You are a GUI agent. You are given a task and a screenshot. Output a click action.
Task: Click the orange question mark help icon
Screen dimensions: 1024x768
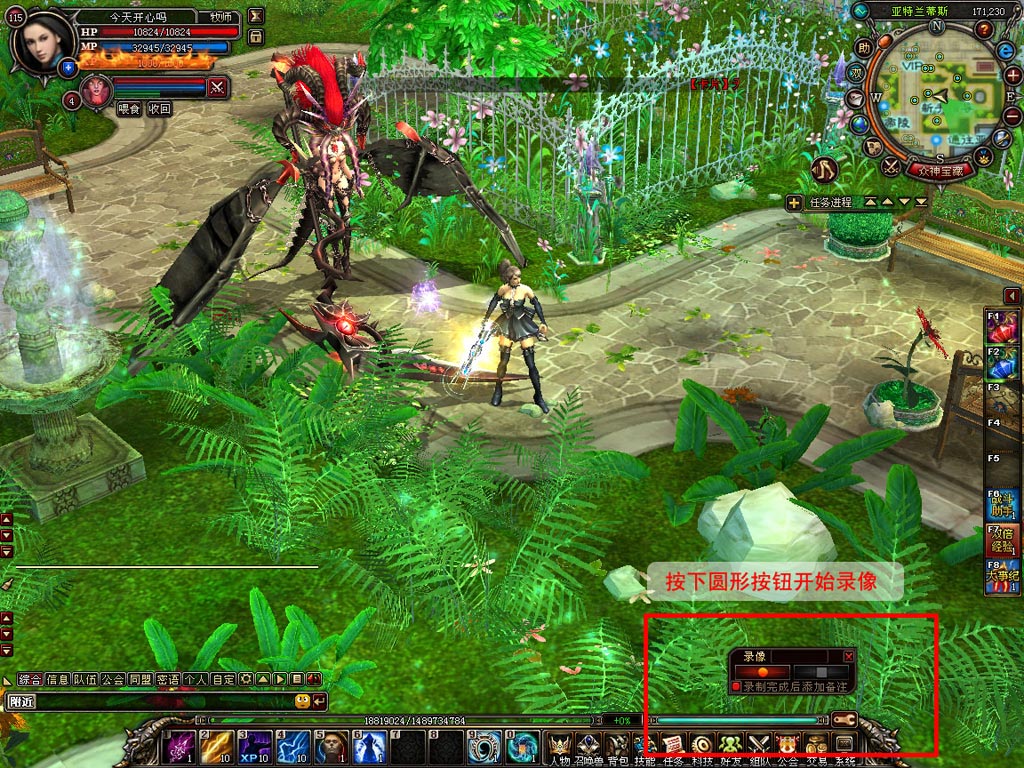pyautogui.click(x=984, y=29)
